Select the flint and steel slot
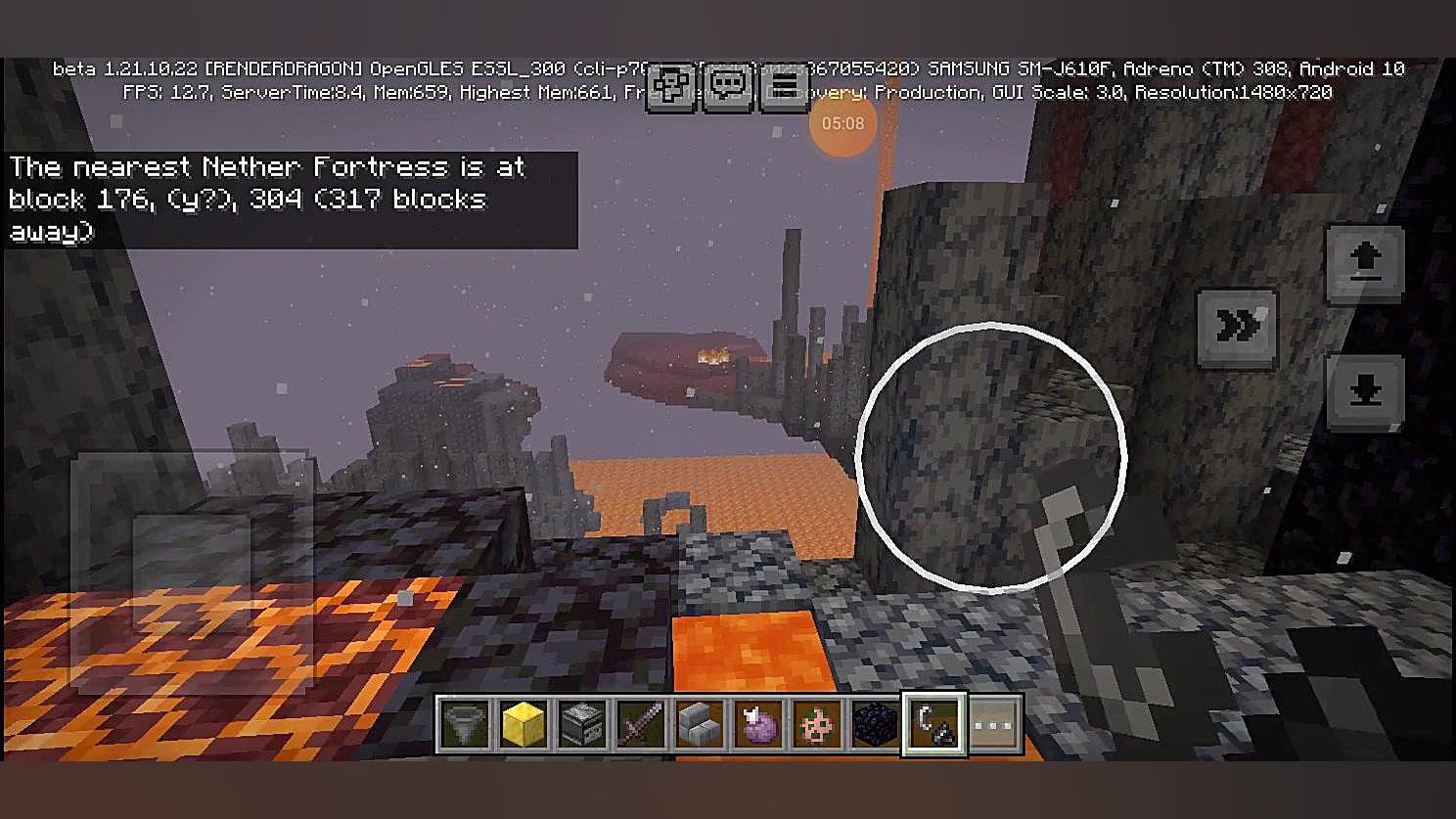 [935, 726]
